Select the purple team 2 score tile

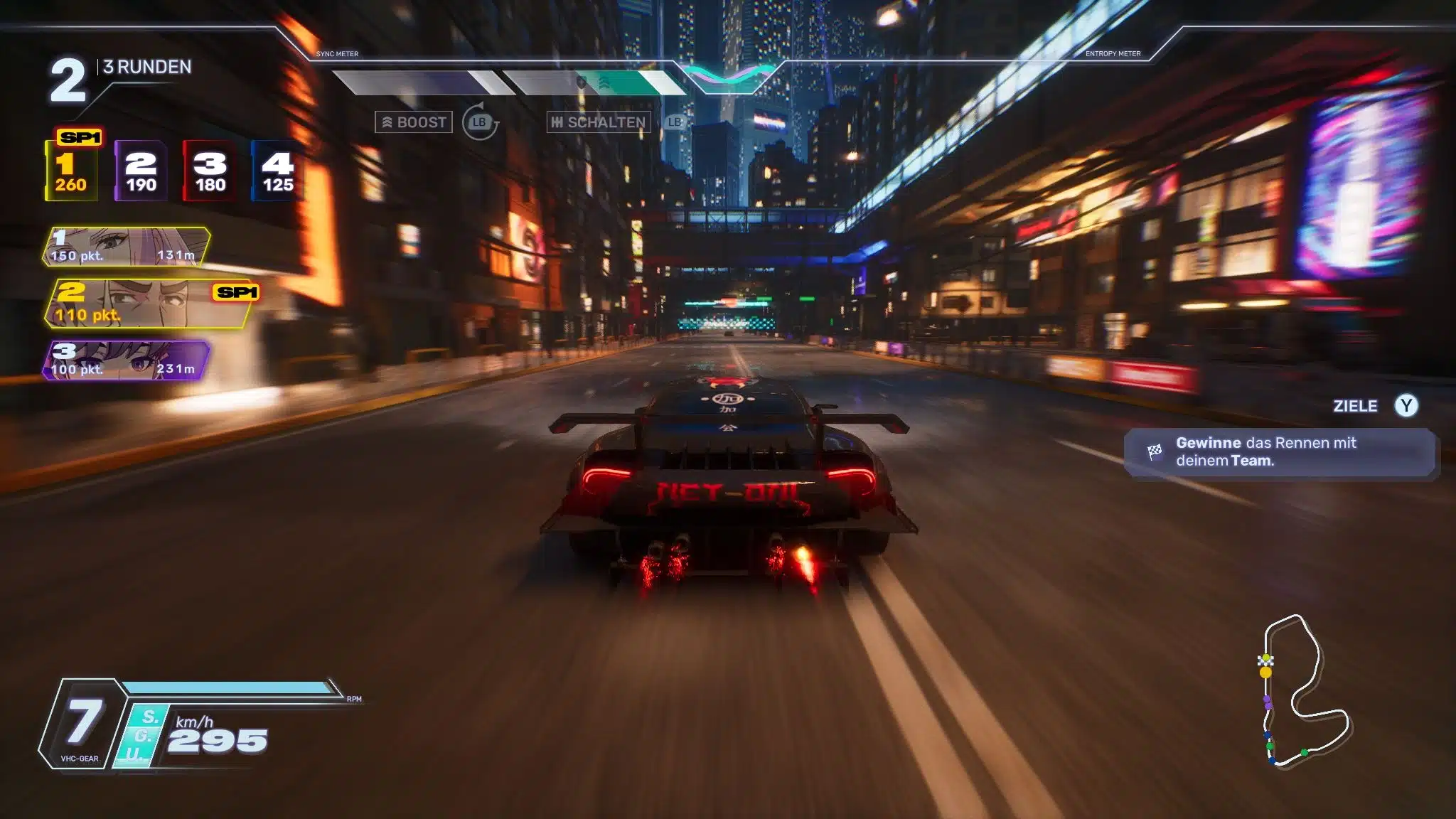(x=141, y=171)
